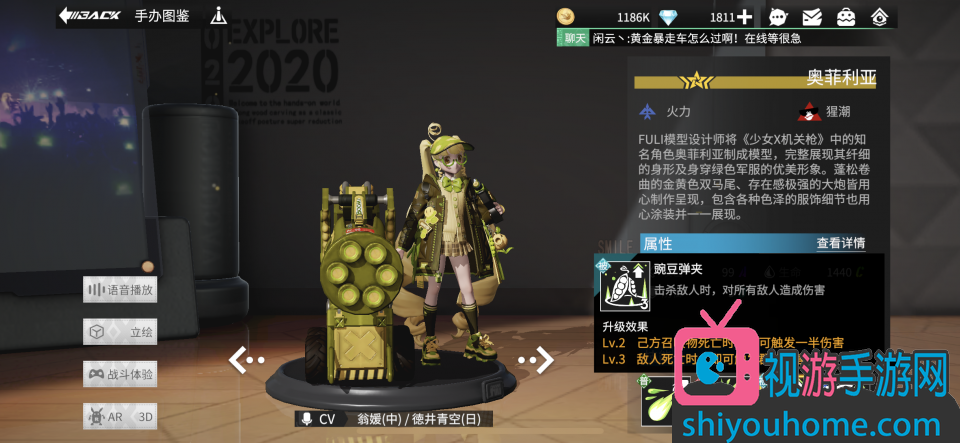Play voice lines with 语音播放
This screenshot has width=960, height=443.
(x=121, y=290)
